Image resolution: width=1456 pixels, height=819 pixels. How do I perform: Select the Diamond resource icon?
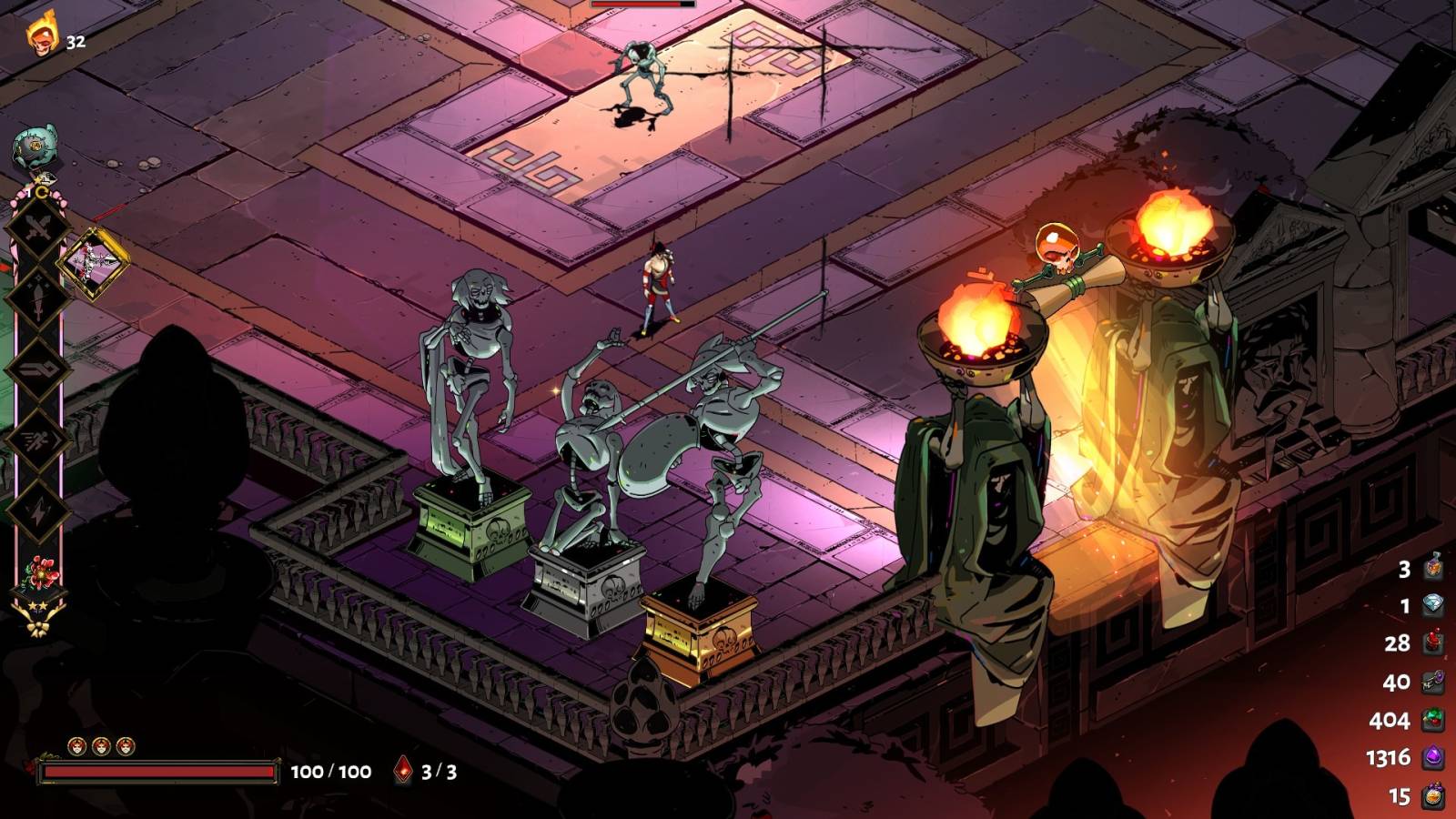coord(1433,602)
